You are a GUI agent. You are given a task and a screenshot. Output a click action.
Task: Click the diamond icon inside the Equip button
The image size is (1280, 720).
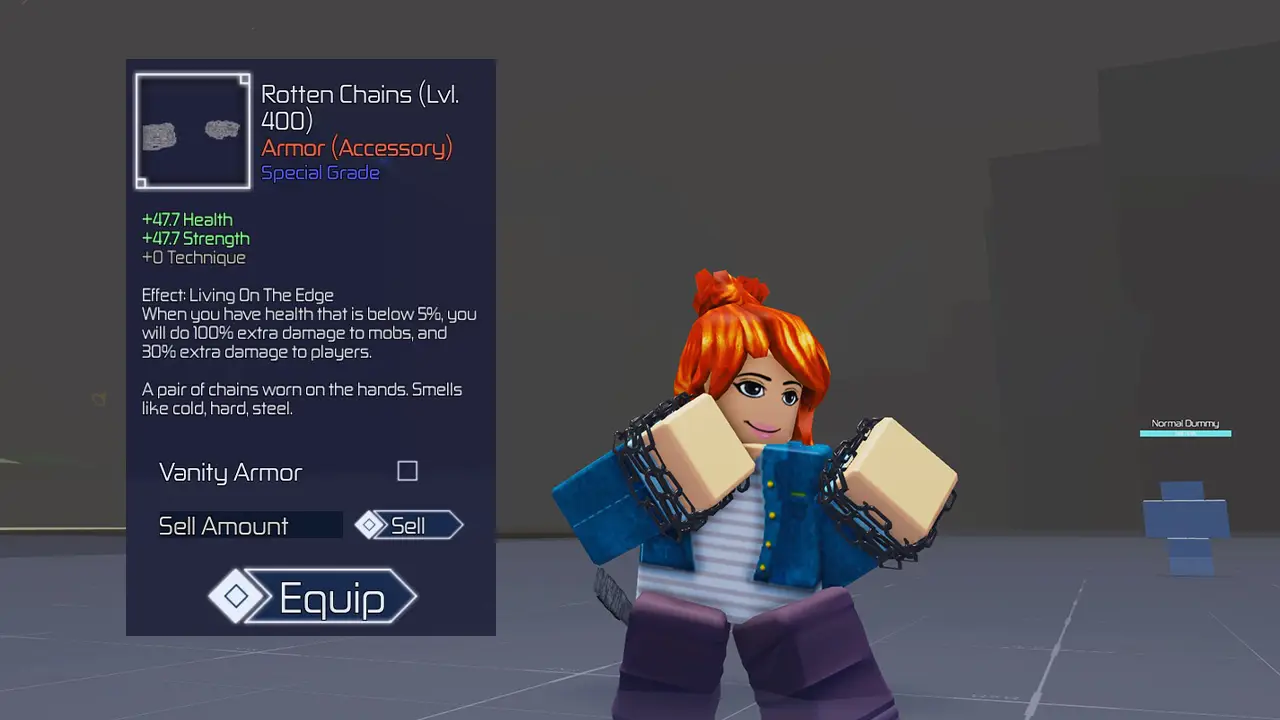(237, 597)
